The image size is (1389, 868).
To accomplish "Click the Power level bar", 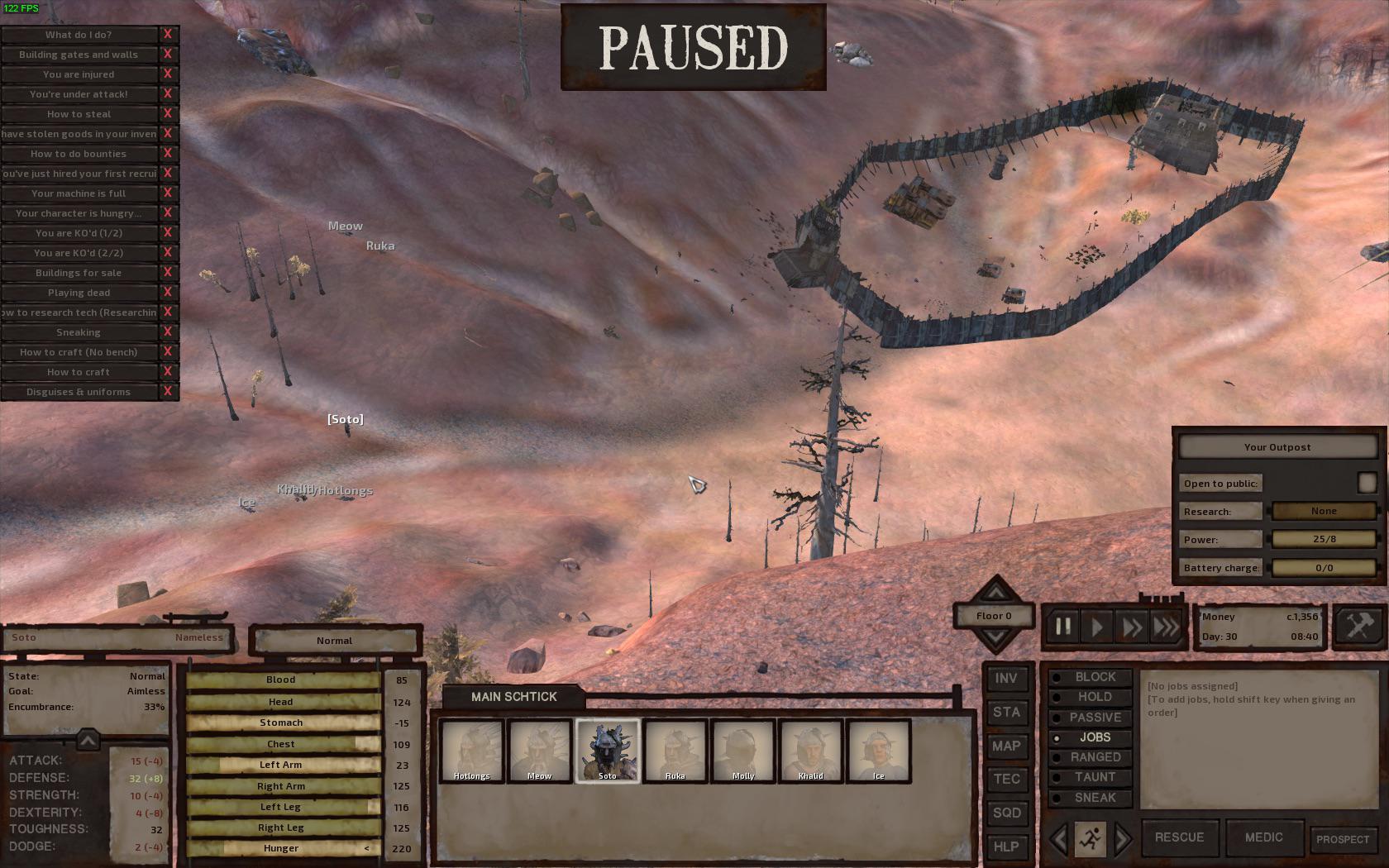I will click(1324, 539).
